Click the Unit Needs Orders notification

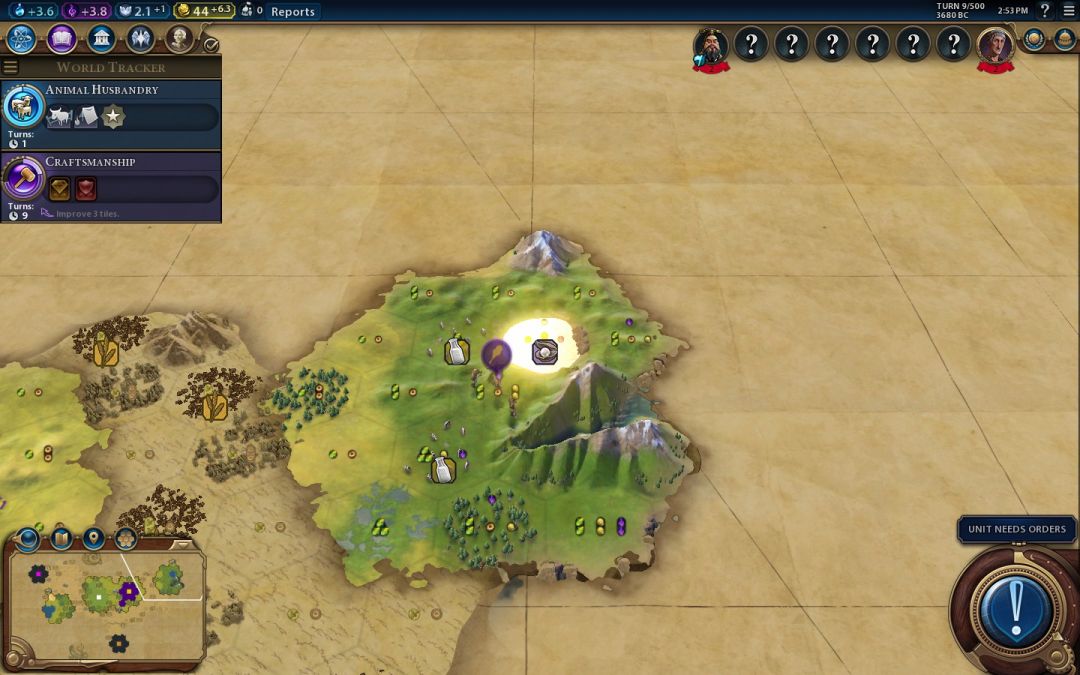(x=1016, y=529)
